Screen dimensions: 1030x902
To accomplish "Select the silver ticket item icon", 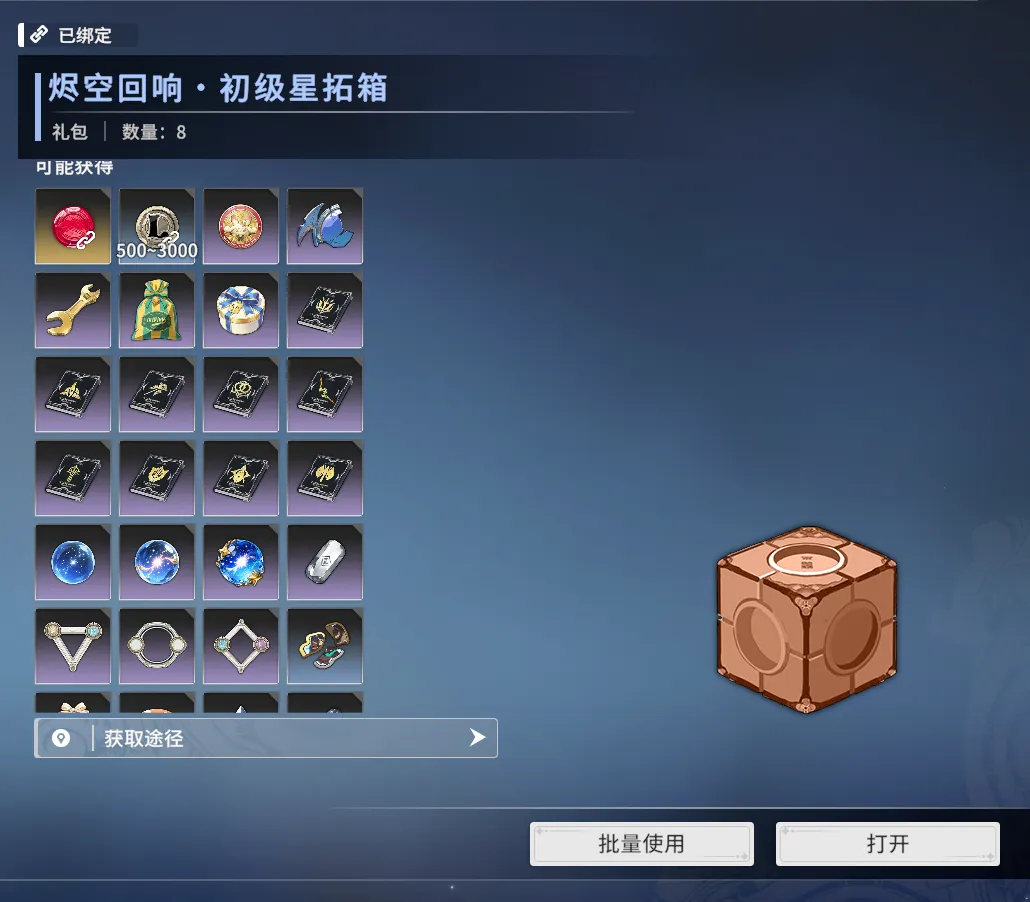I will [325, 562].
